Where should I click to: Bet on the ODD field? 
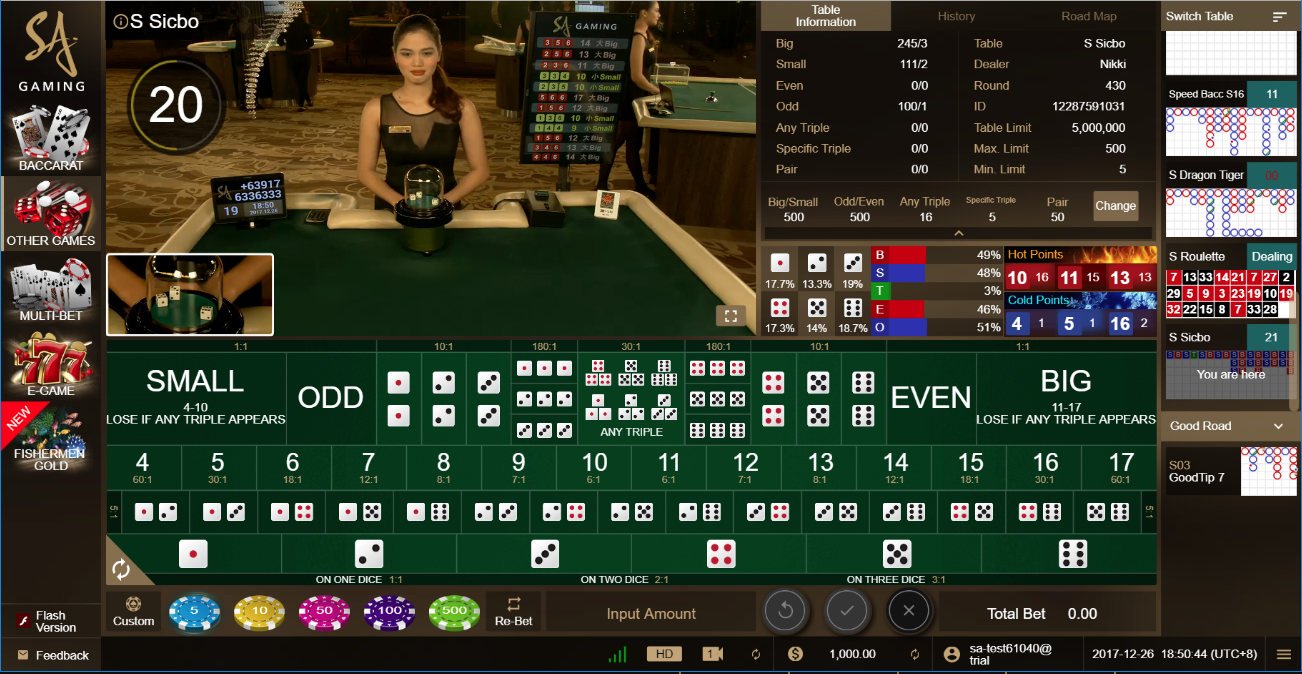[x=330, y=397]
